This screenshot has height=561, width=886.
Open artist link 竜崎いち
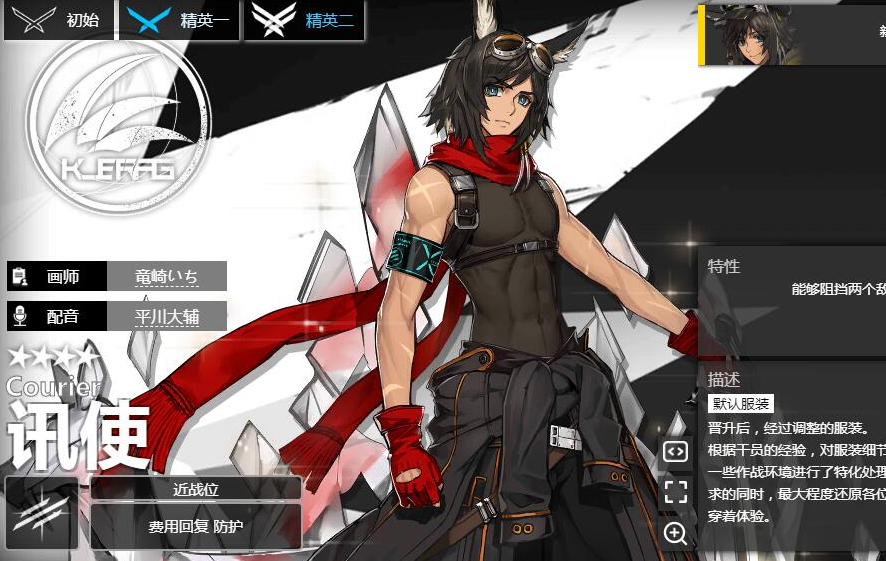[166, 276]
